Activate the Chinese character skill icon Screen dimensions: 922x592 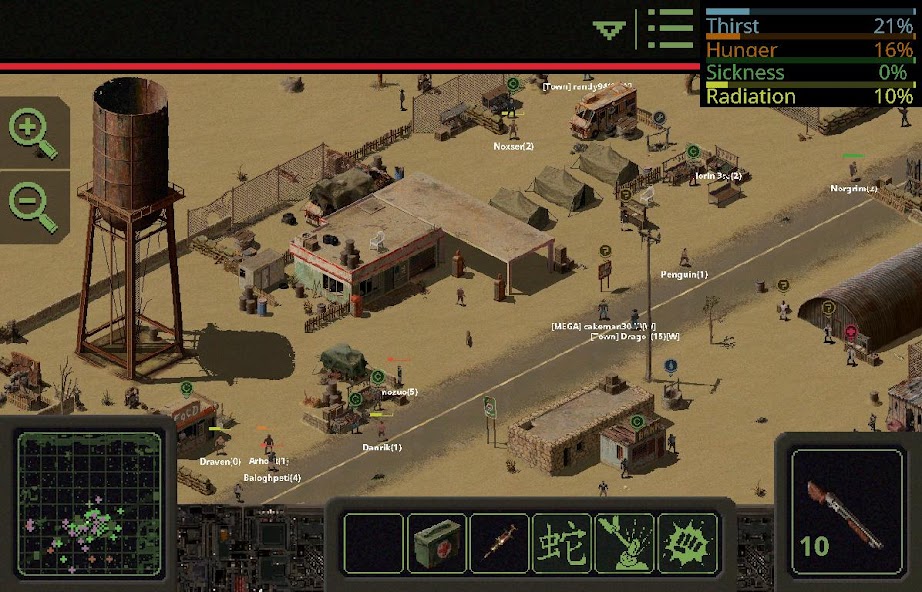(562, 543)
